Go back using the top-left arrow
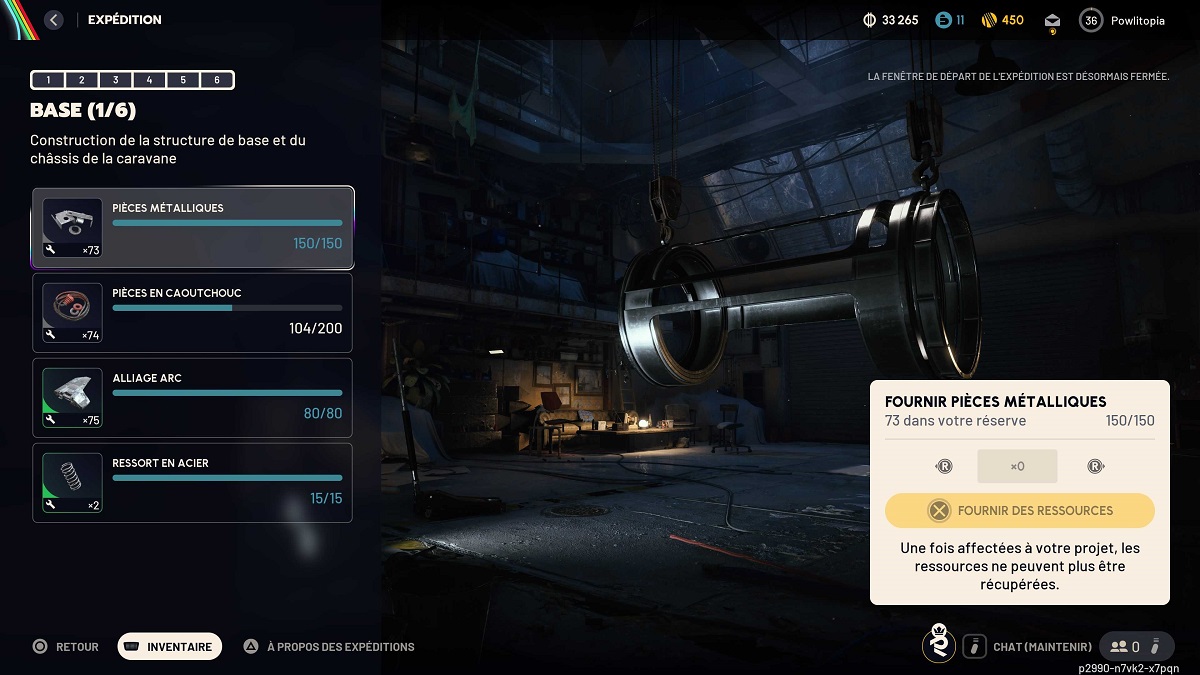Image resolution: width=1200 pixels, height=675 pixels. (54, 20)
